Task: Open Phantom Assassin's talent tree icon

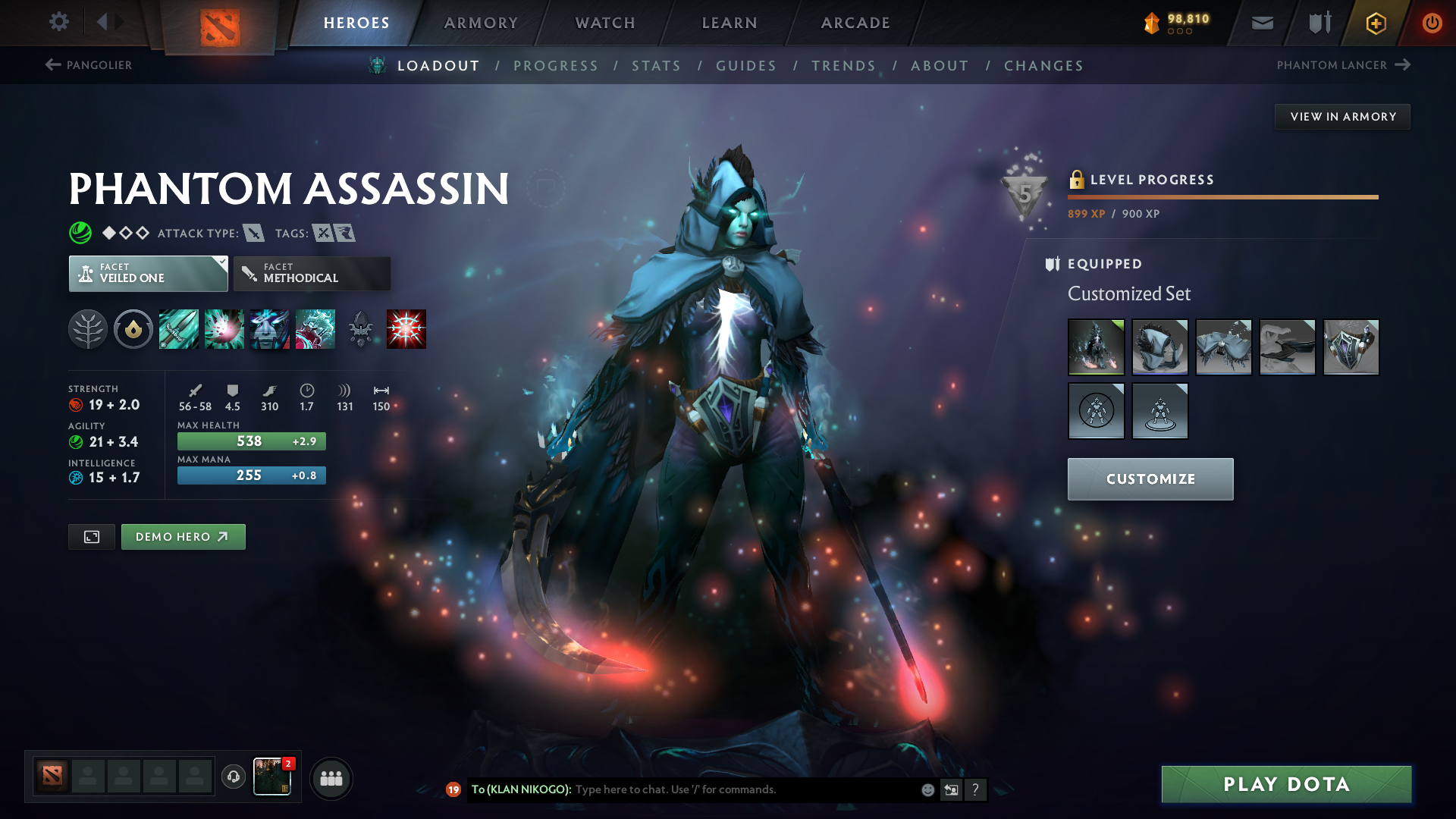Action: 87,328
